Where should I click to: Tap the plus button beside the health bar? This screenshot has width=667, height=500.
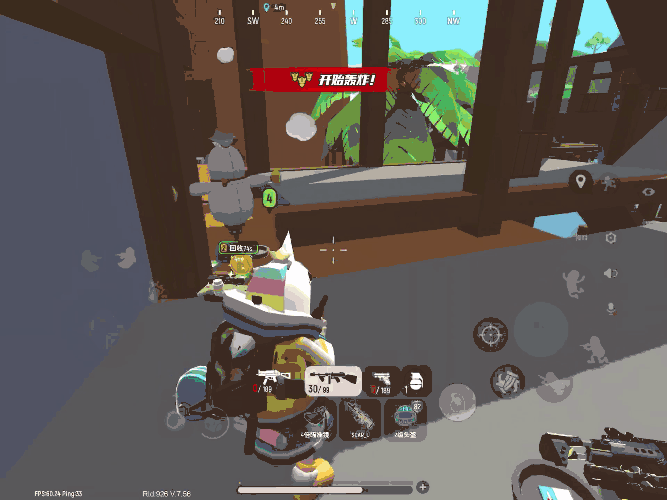point(423,487)
